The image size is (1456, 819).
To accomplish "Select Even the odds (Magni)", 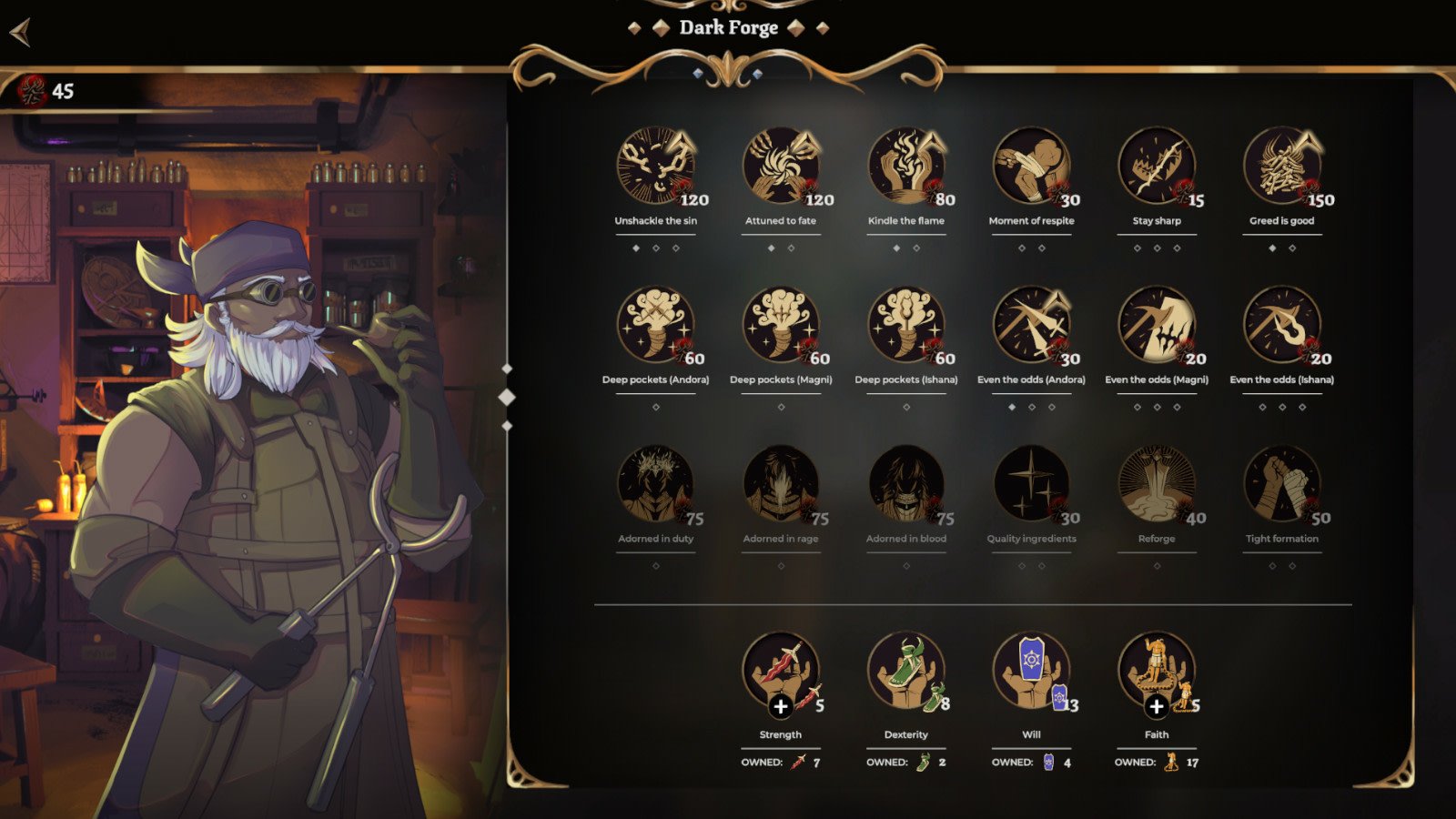I will coord(1157,326).
